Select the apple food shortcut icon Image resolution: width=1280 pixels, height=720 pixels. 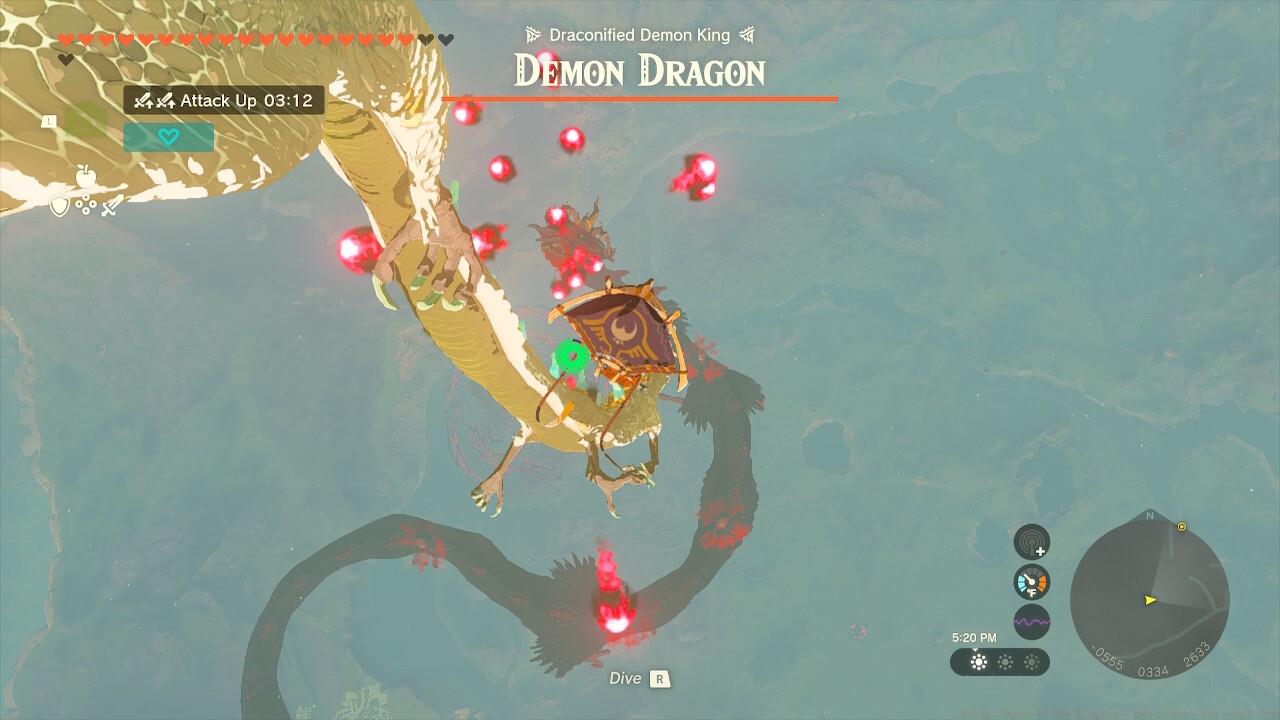click(x=85, y=175)
